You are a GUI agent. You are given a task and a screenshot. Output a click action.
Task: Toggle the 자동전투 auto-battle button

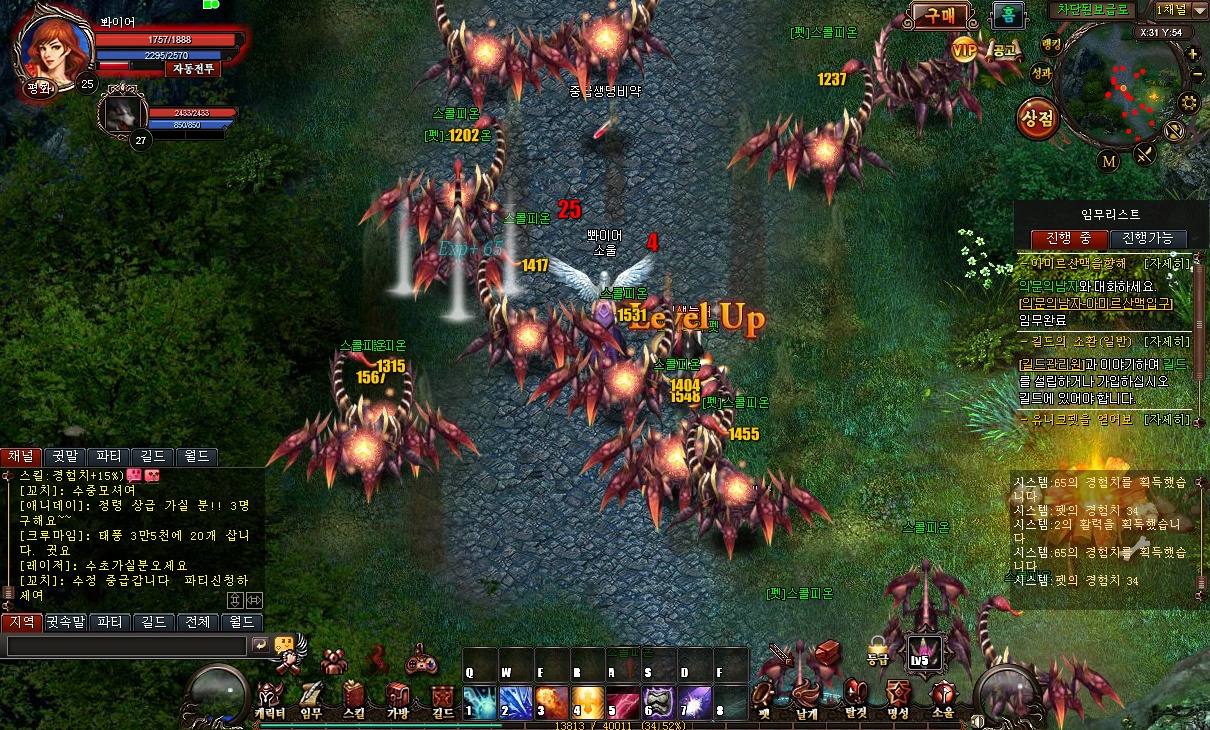click(192, 69)
